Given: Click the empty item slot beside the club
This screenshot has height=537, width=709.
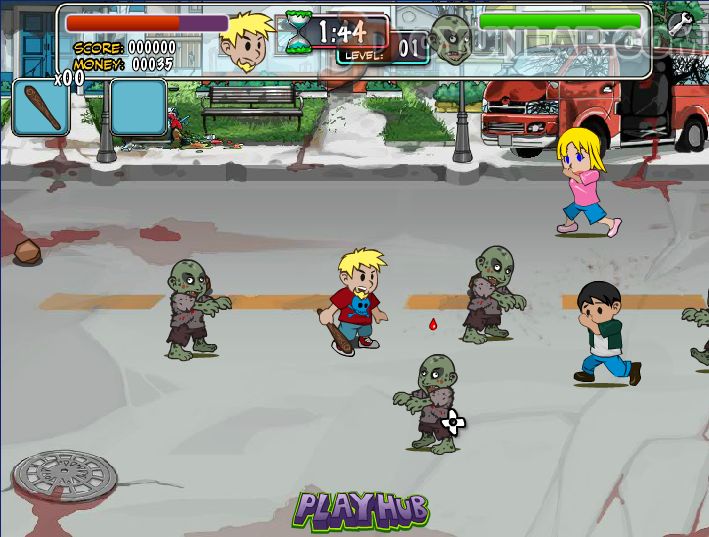Looking at the screenshot, I should coord(138,107).
